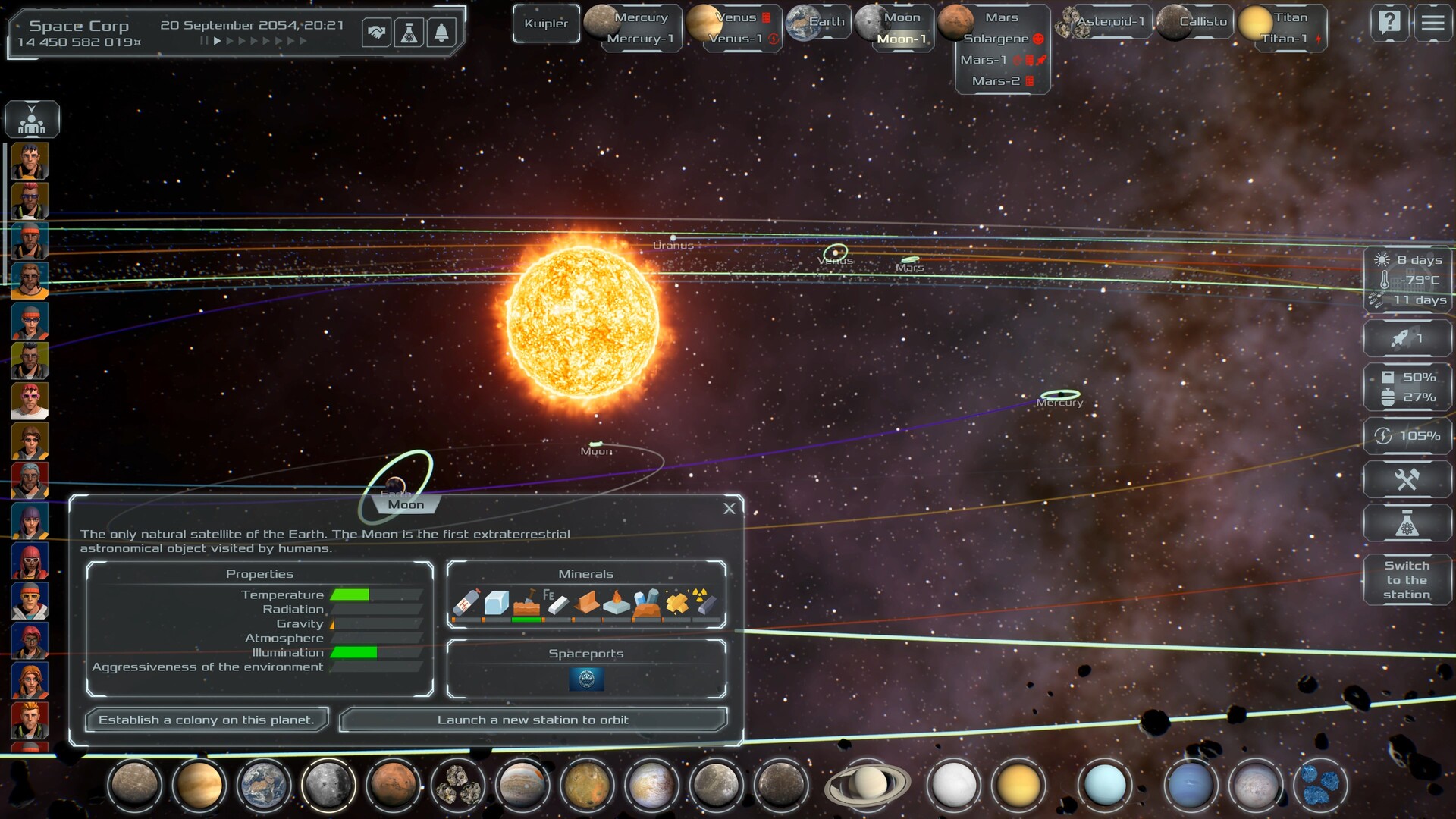Establish a colony on this planet

coord(206,720)
